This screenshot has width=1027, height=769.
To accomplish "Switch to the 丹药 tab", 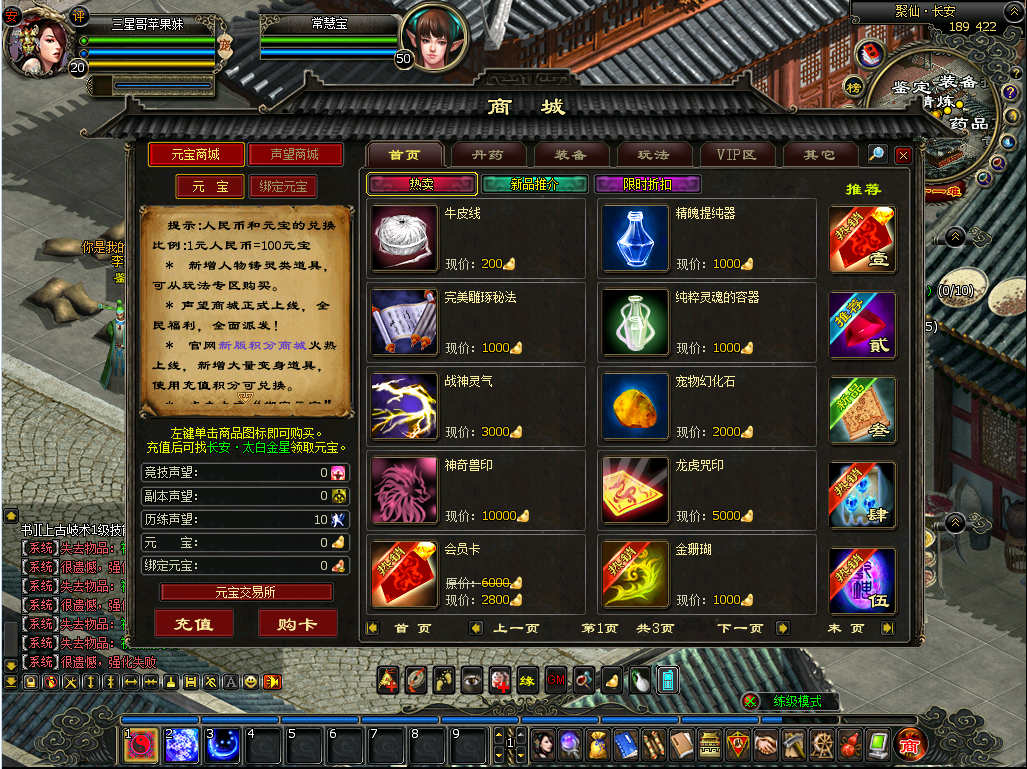I will 487,155.
